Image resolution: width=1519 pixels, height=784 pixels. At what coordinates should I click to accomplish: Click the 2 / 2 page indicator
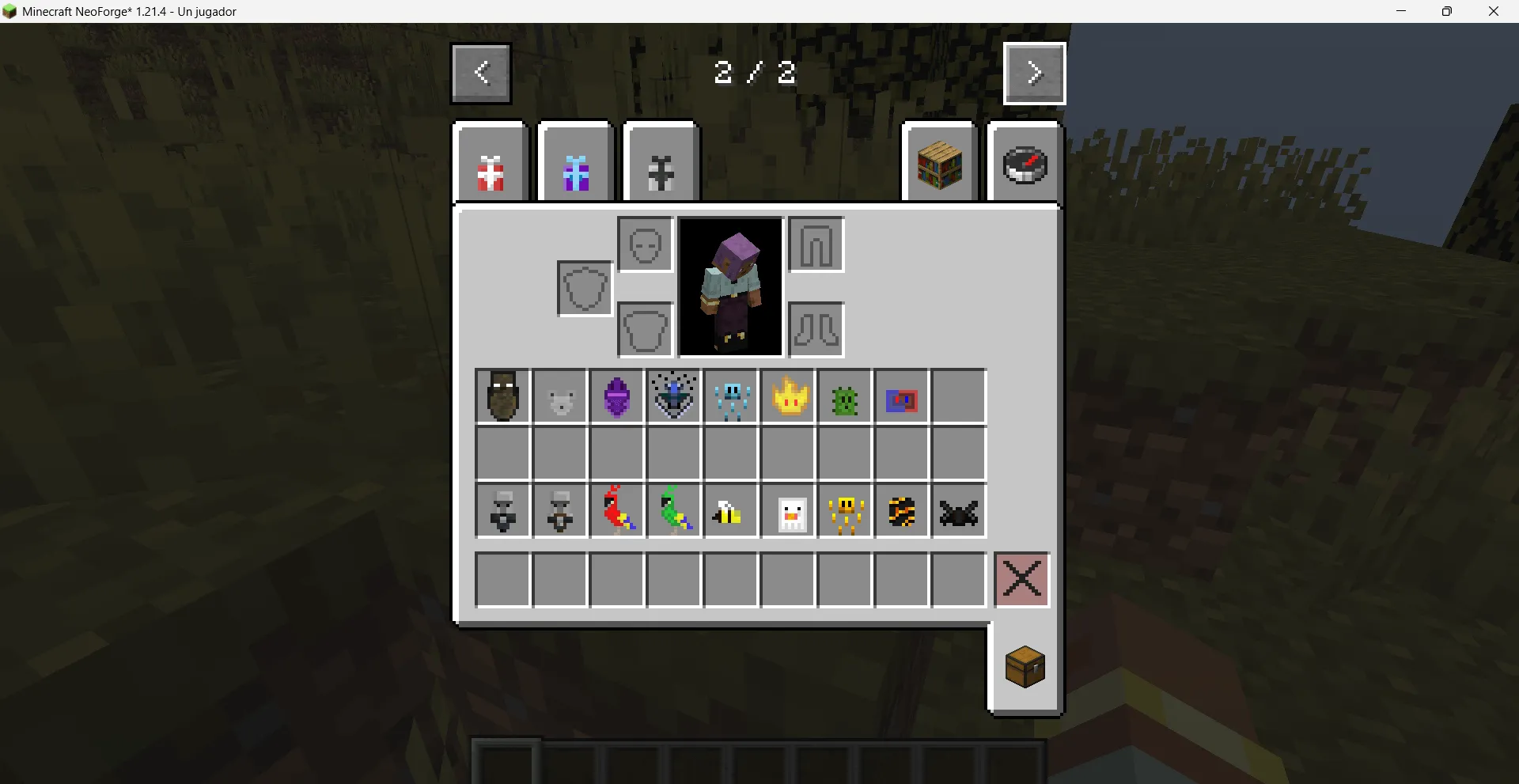coord(754,73)
